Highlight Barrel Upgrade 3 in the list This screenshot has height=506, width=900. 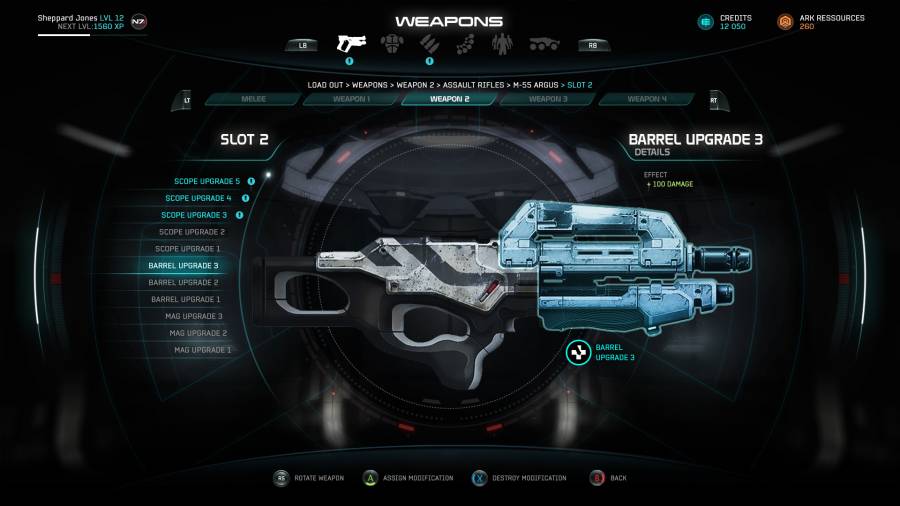point(183,266)
